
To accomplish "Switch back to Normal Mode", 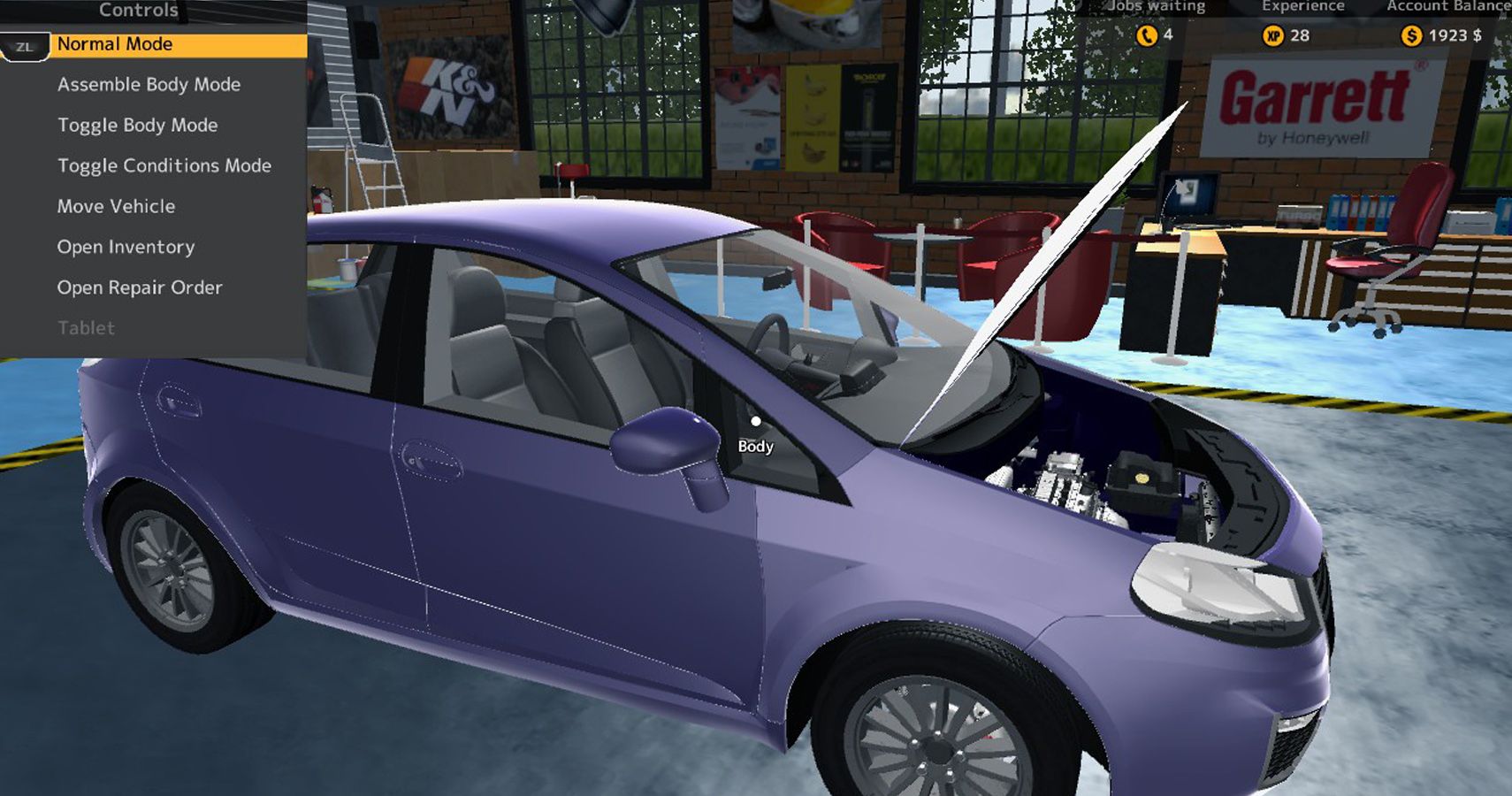I will point(116,43).
